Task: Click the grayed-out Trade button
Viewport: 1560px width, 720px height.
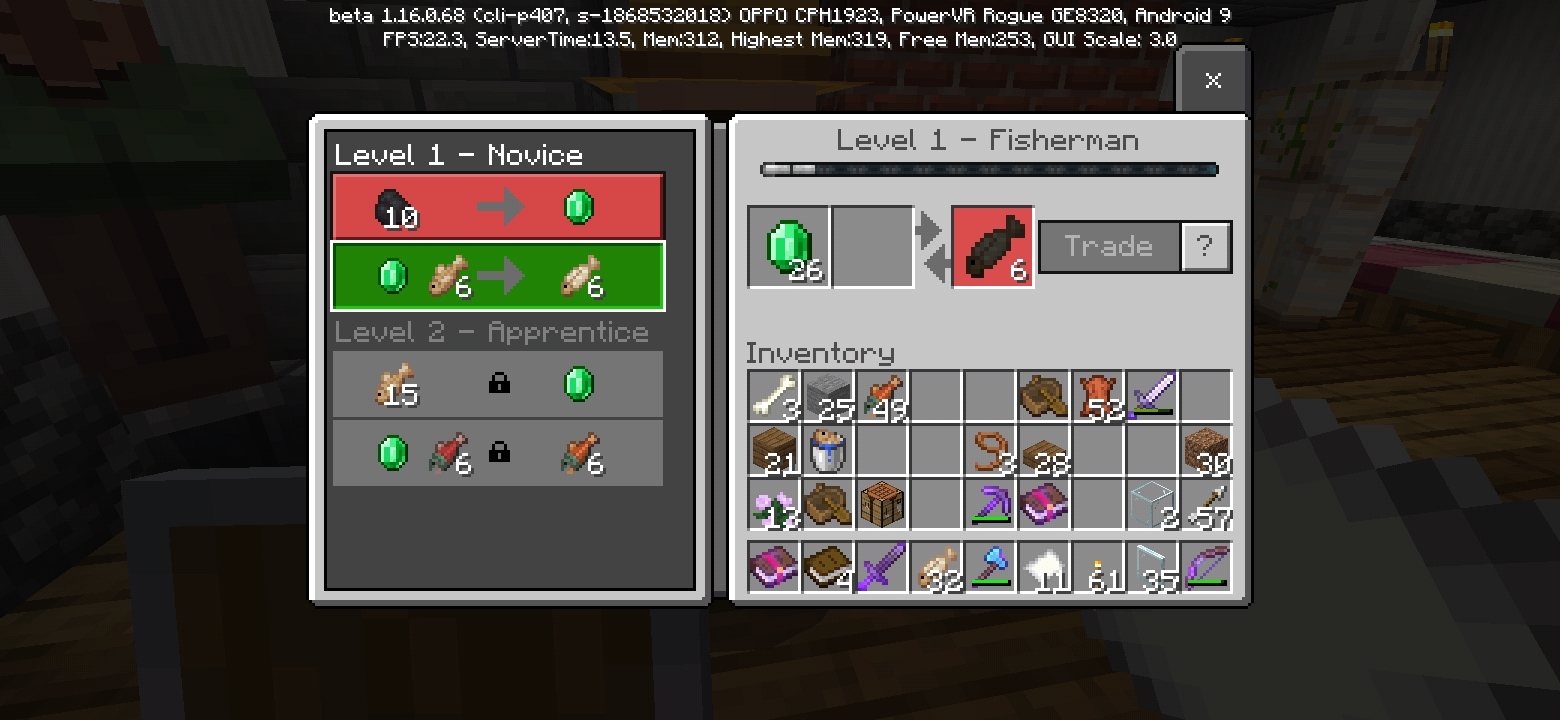Action: (1109, 247)
